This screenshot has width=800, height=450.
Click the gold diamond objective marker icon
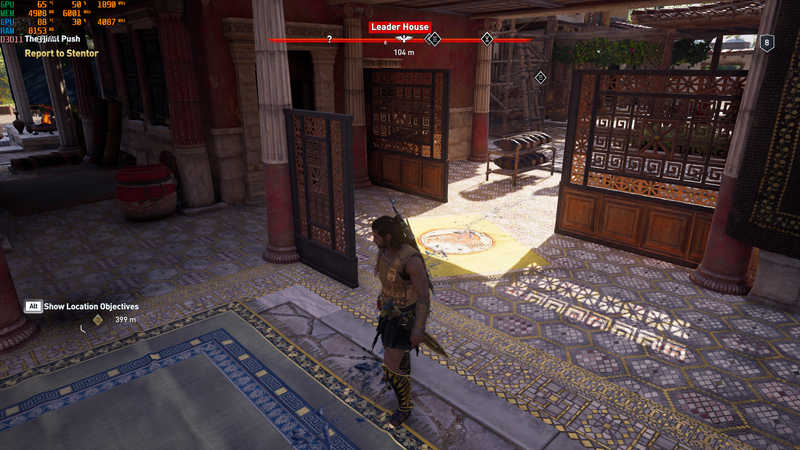97,320
